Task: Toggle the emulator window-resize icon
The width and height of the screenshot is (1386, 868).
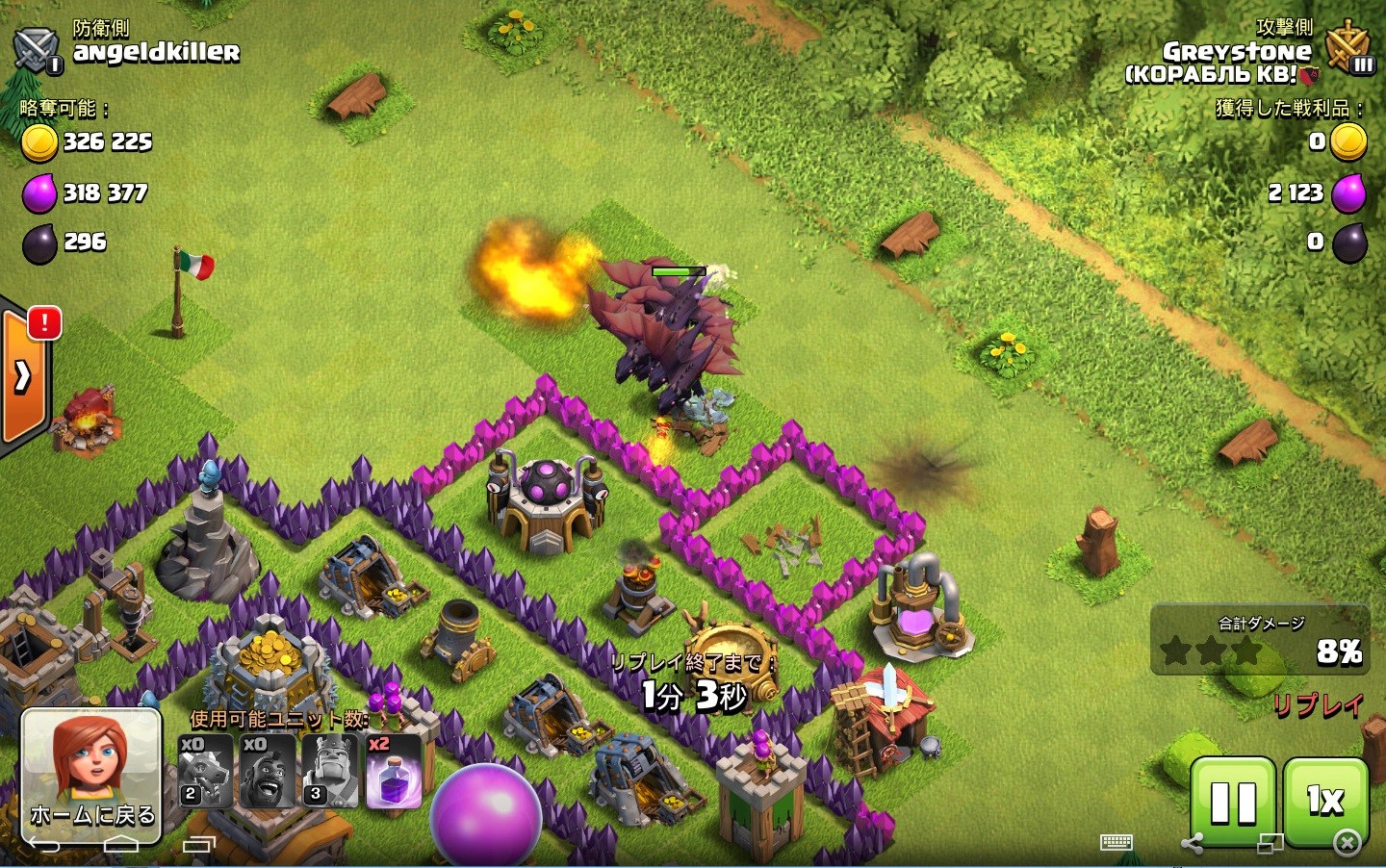Action: [1270, 844]
